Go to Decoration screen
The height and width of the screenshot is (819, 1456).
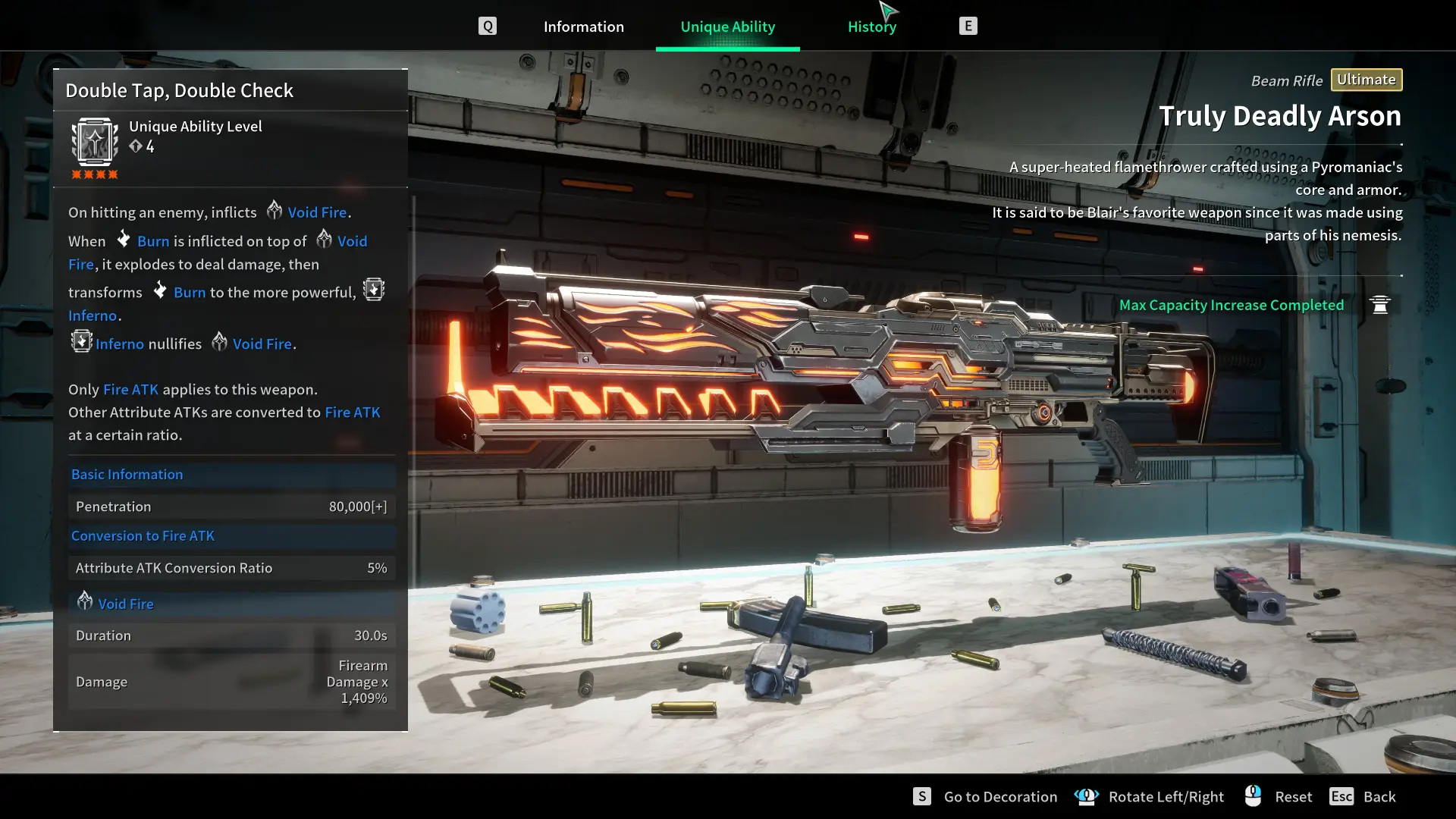point(999,796)
